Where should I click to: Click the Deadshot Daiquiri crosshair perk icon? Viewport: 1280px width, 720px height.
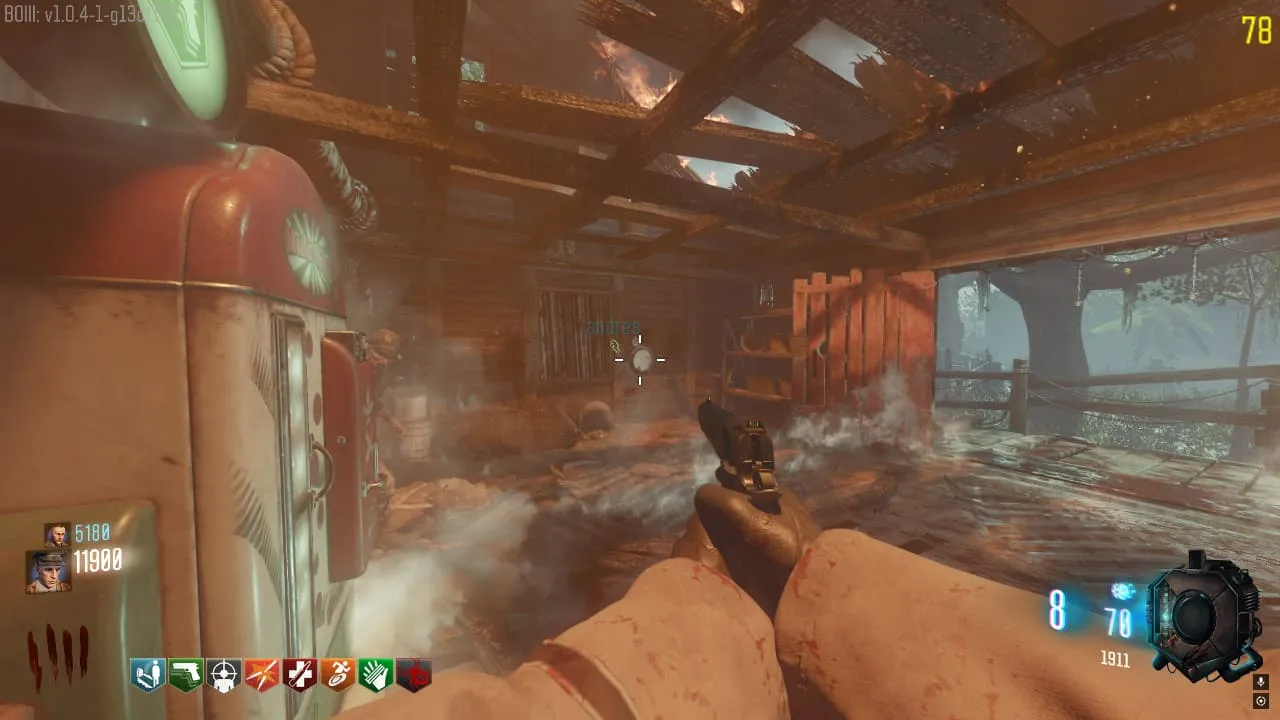224,675
